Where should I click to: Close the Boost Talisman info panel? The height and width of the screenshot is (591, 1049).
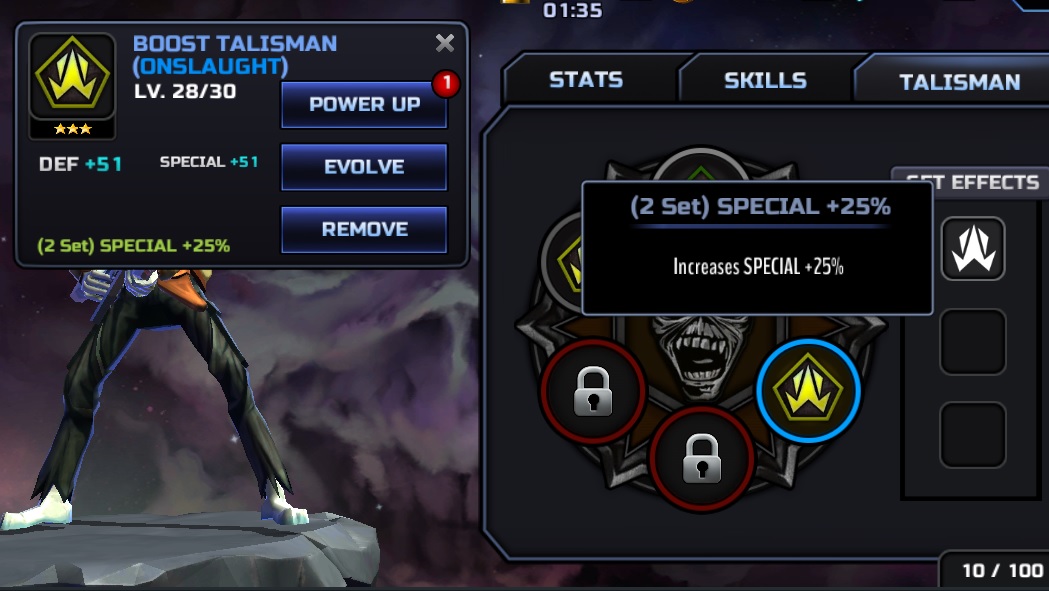pos(445,43)
